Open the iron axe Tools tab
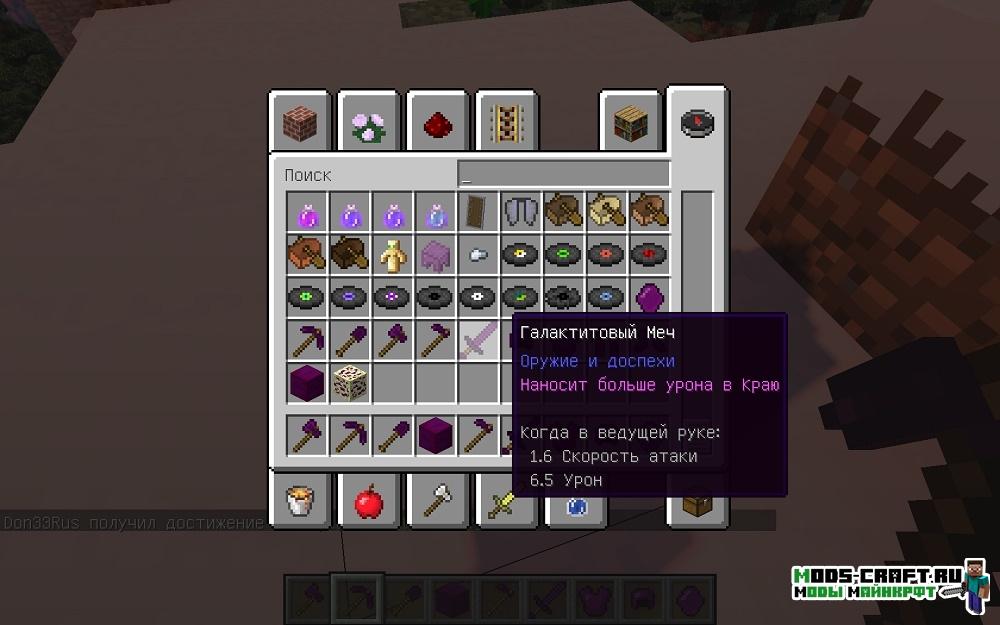Image resolution: width=1000 pixels, height=625 pixels. click(x=438, y=498)
